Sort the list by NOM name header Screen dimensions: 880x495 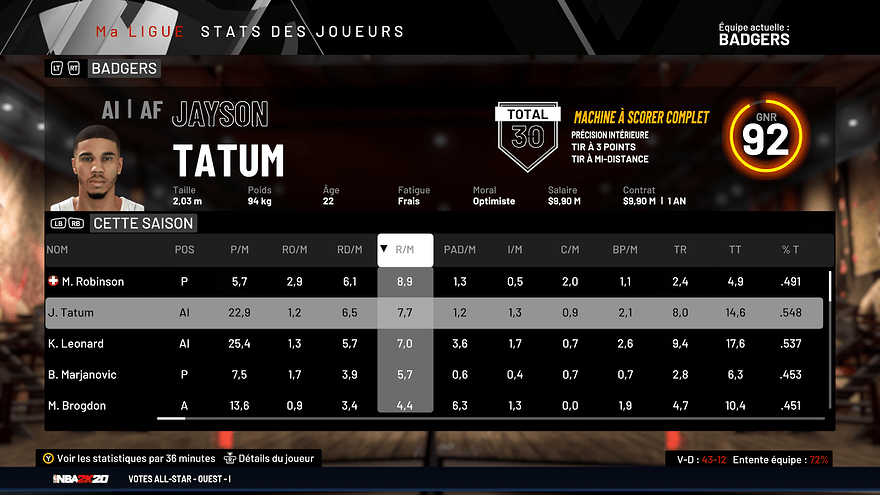[57, 250]
